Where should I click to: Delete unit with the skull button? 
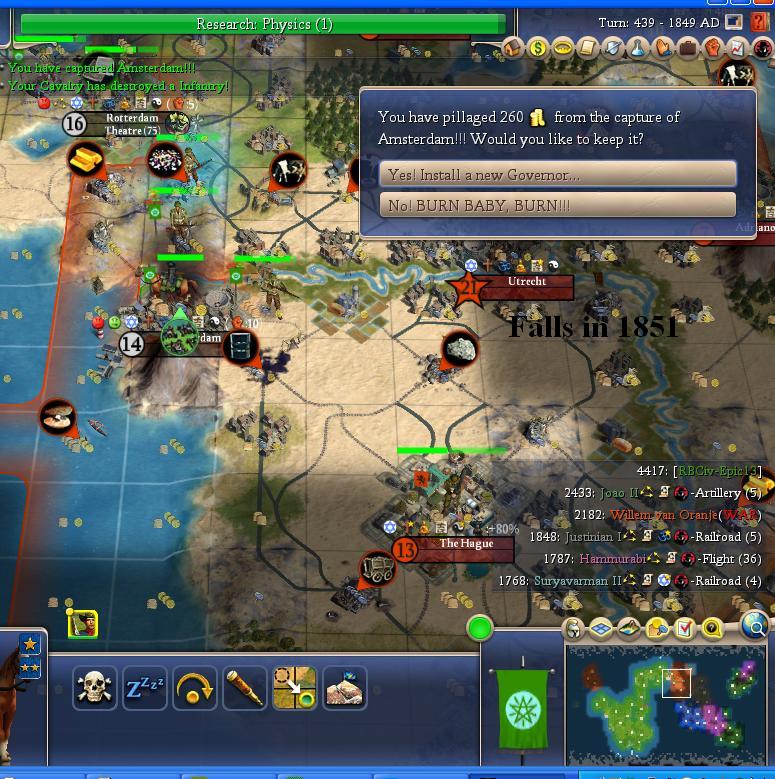coord(94,688)
